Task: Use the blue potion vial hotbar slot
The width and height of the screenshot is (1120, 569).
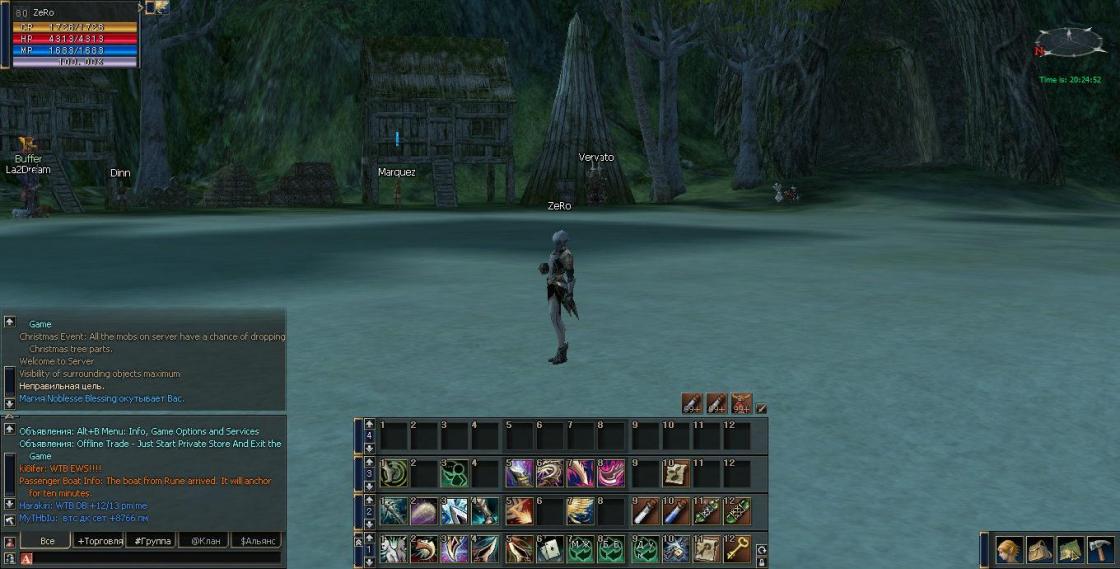Action: 676,511
